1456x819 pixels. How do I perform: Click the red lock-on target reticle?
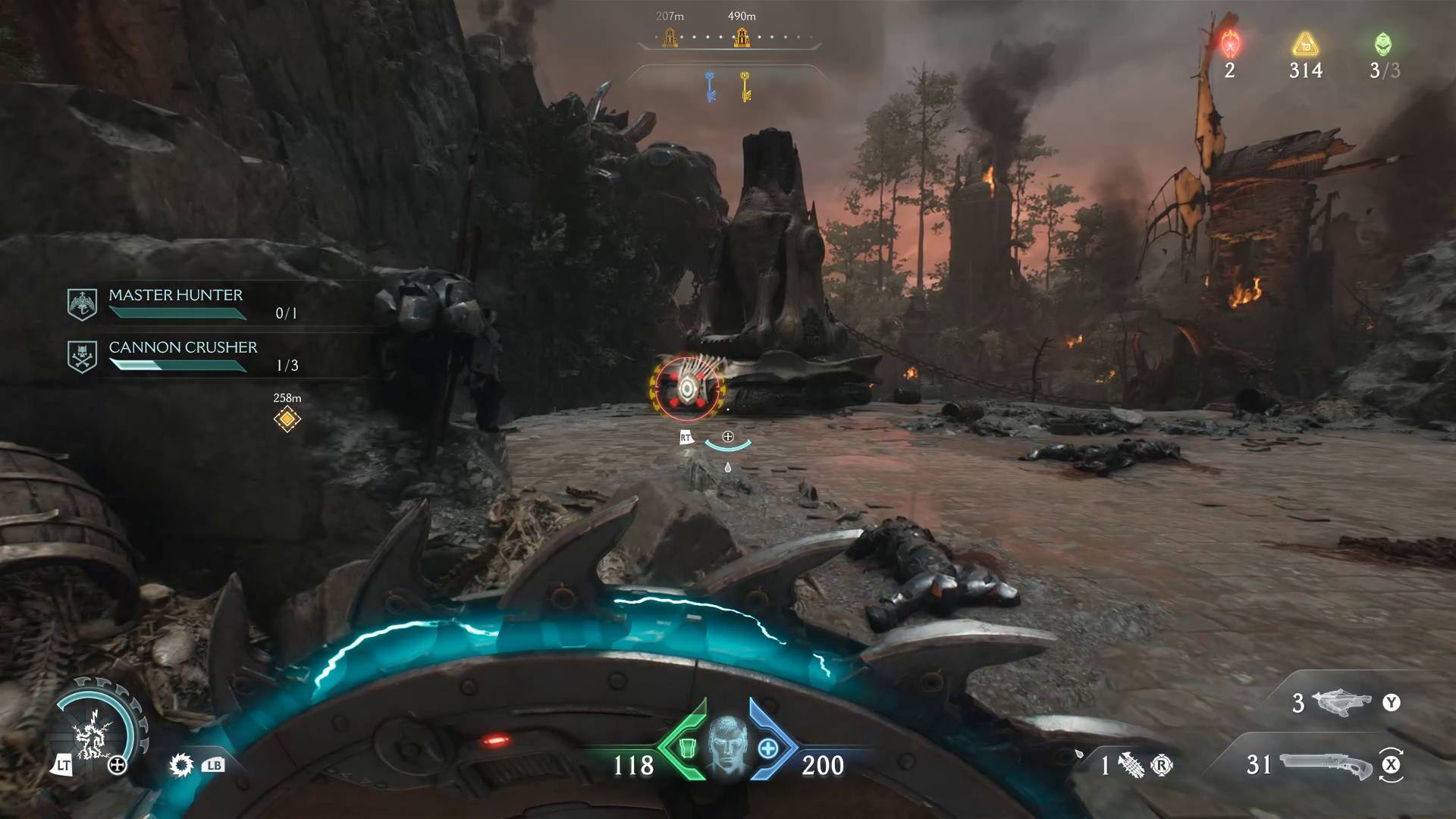tap(687, 389)
